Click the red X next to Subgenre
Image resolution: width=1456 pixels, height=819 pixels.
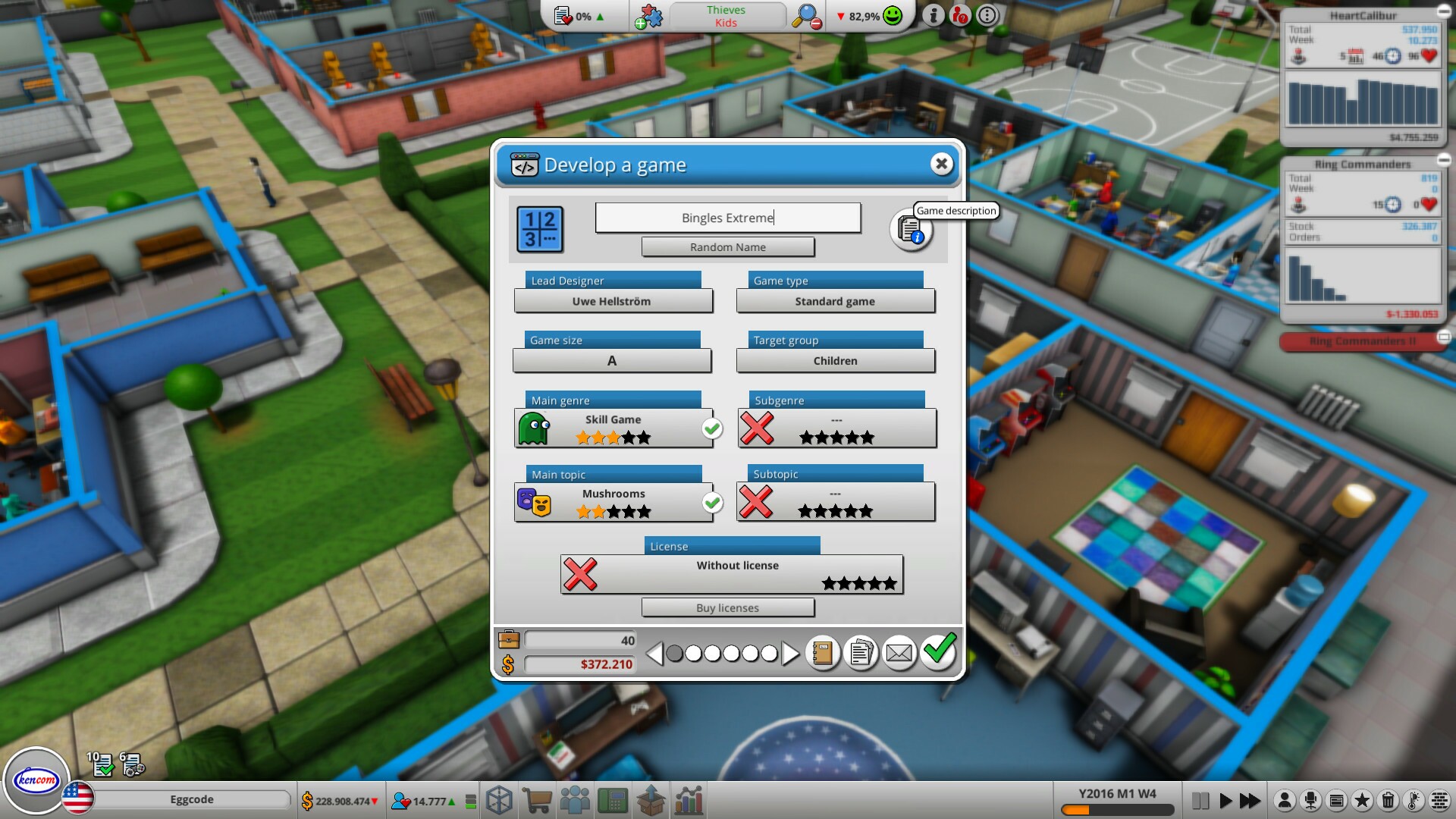(758, 427)
